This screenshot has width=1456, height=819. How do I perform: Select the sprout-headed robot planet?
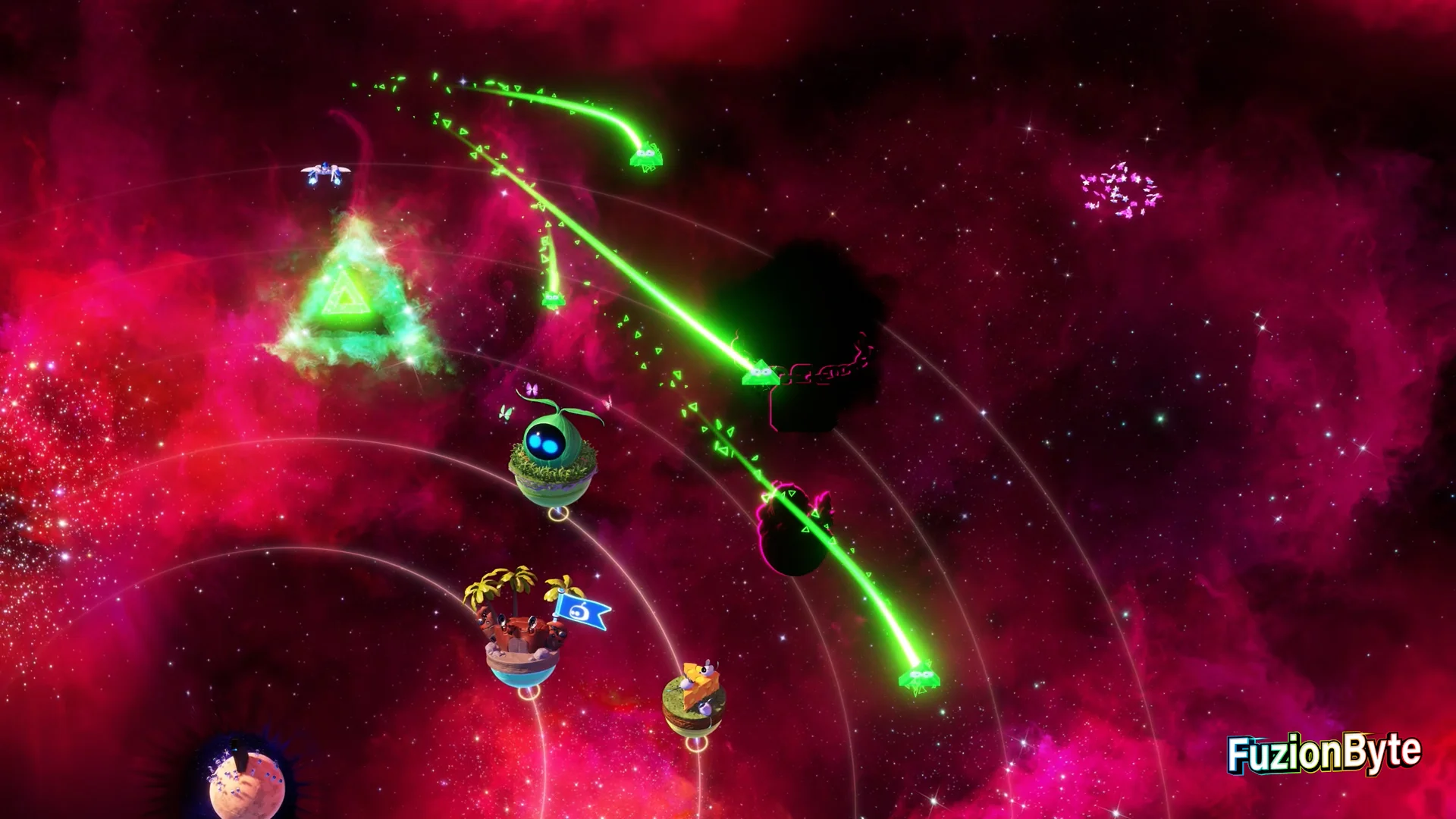553,455
